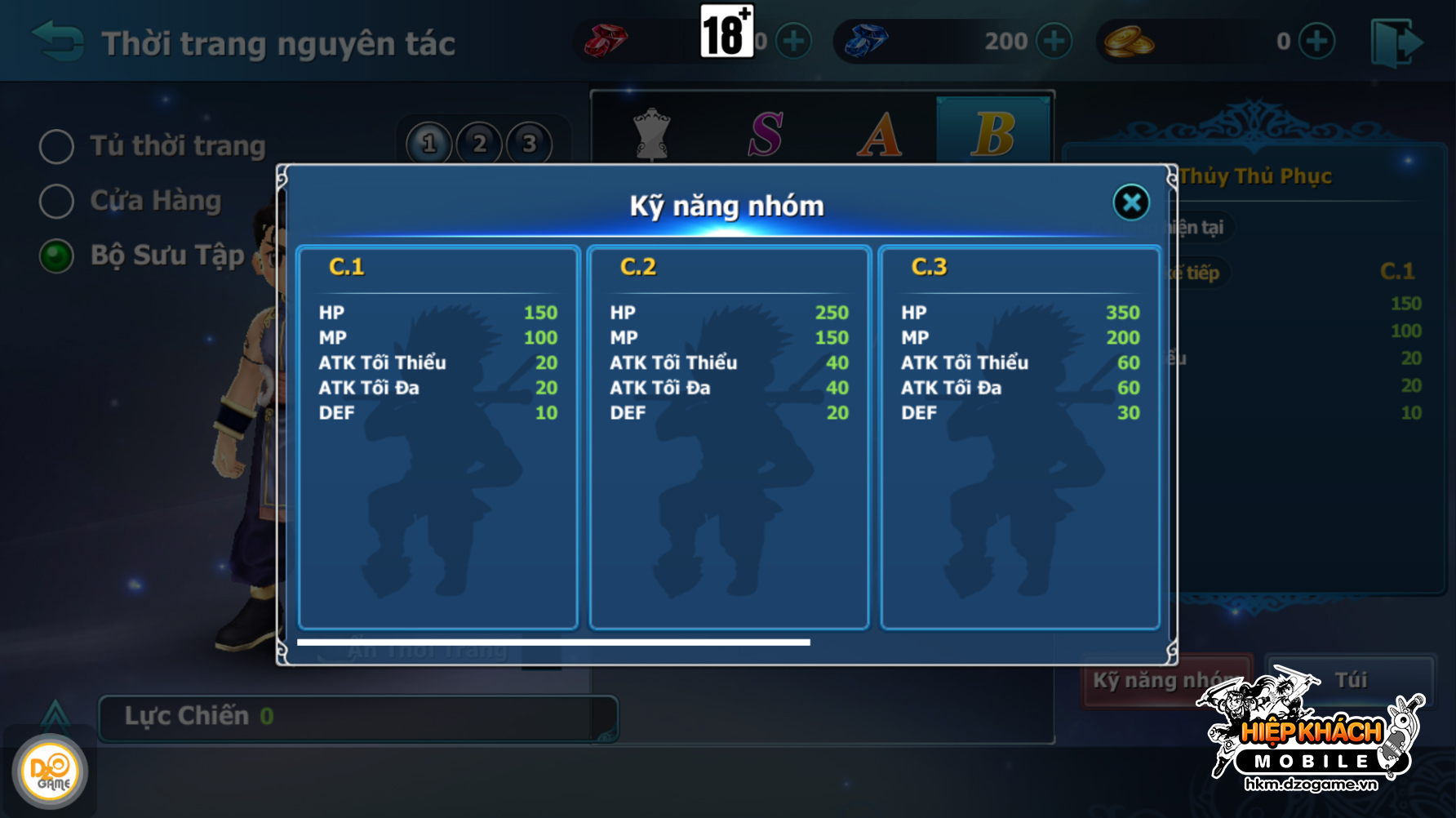1456x818 pixels.
Task: Open the B rank tab
Action: click(x=993, y=132)
